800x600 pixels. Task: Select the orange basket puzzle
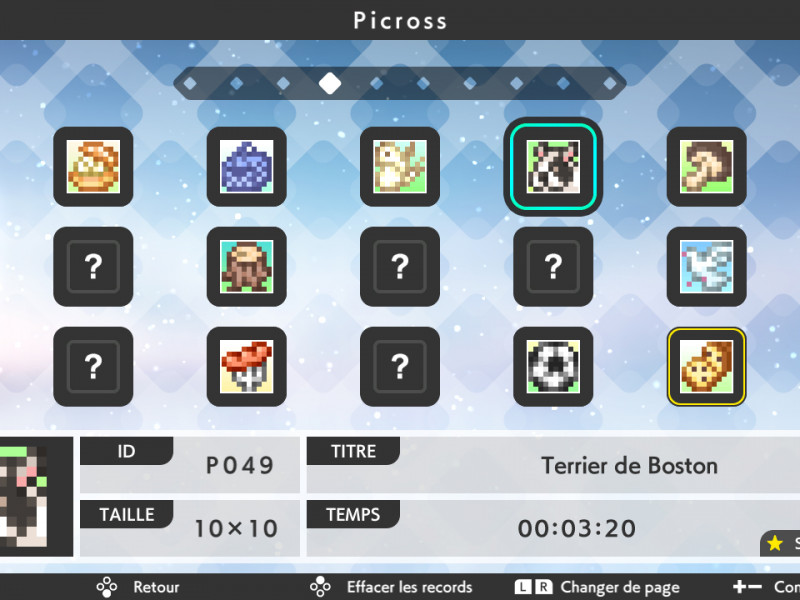pos(93,166)
